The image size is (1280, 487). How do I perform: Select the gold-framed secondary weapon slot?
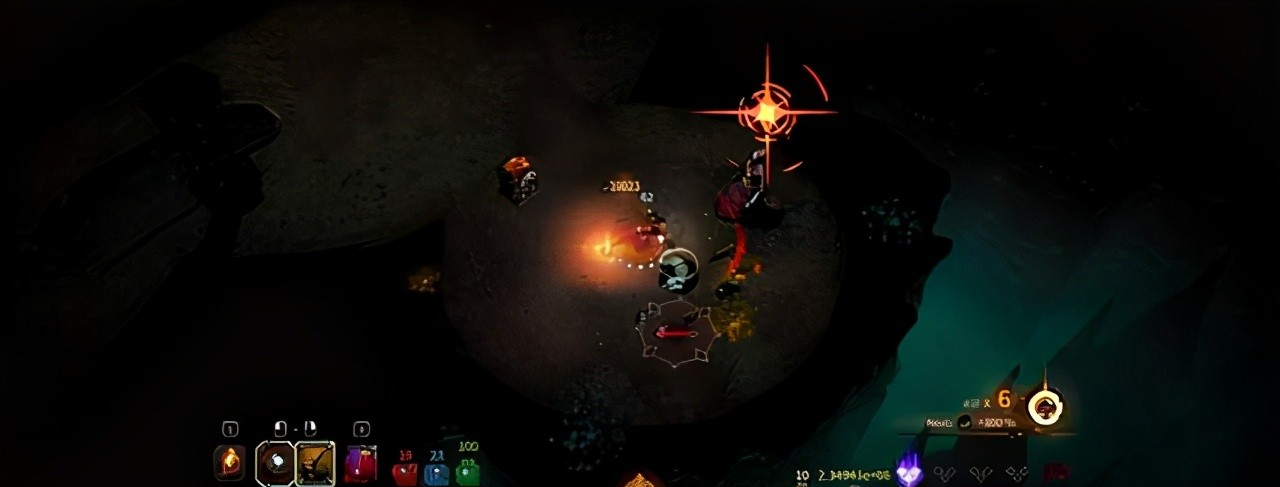pos(315,463)
